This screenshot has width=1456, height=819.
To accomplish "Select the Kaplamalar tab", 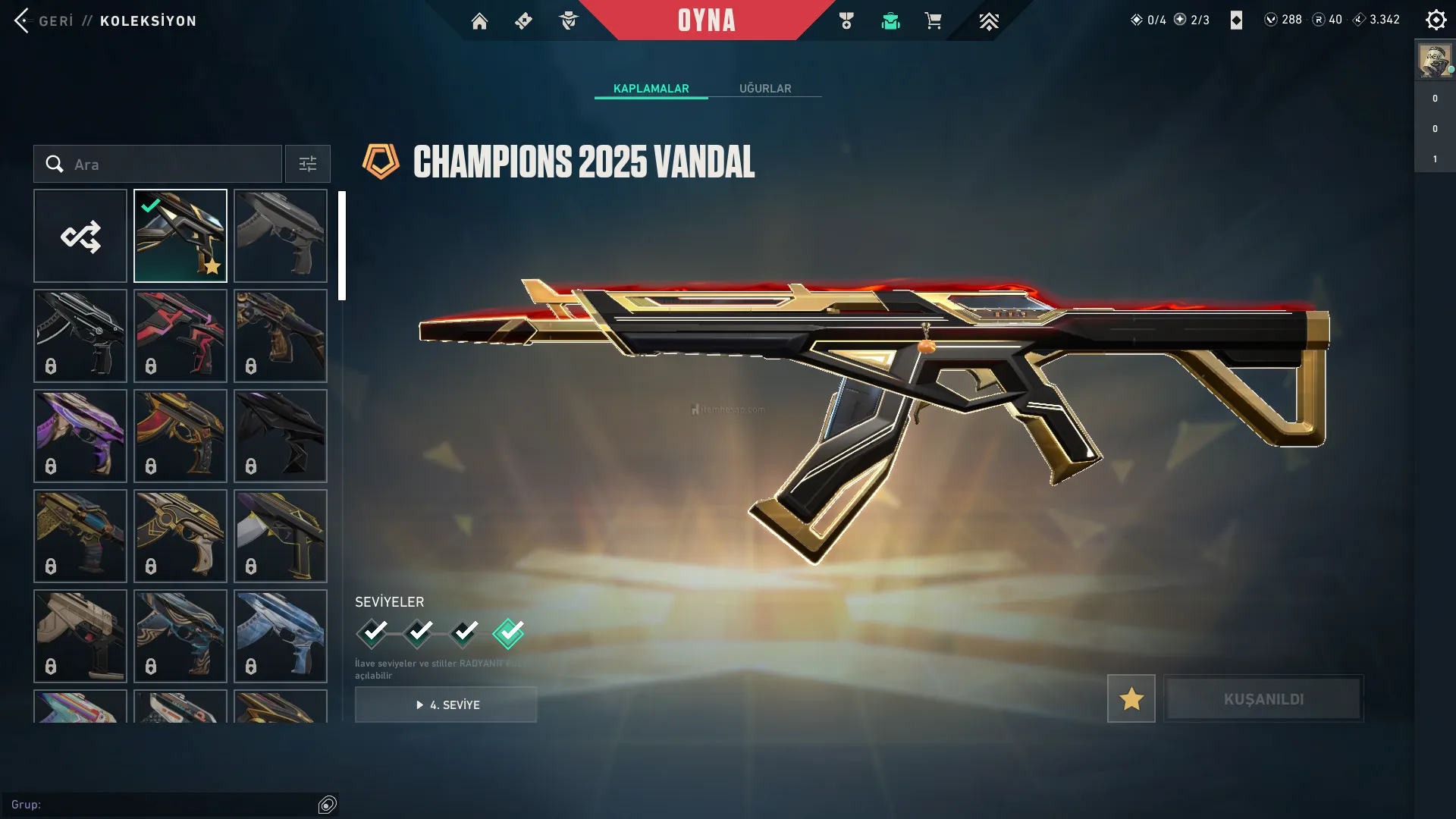I will tap(651, 89).
